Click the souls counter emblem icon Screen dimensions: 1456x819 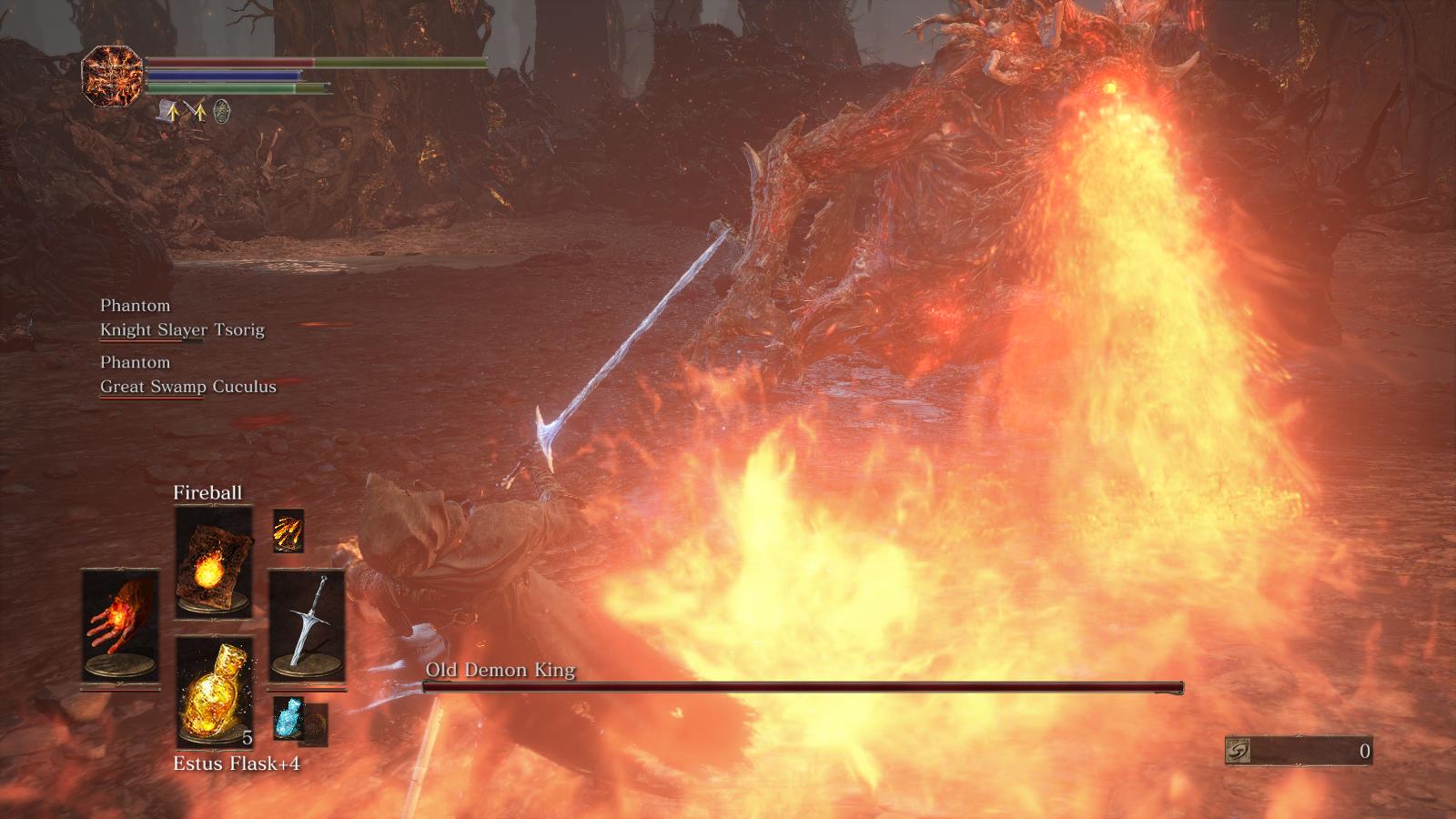(1239, 751)
